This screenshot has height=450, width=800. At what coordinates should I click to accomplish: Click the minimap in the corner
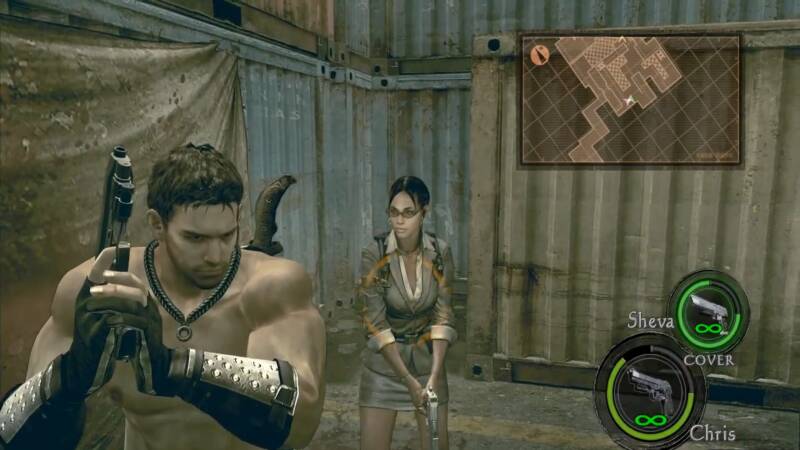(630, 98)
